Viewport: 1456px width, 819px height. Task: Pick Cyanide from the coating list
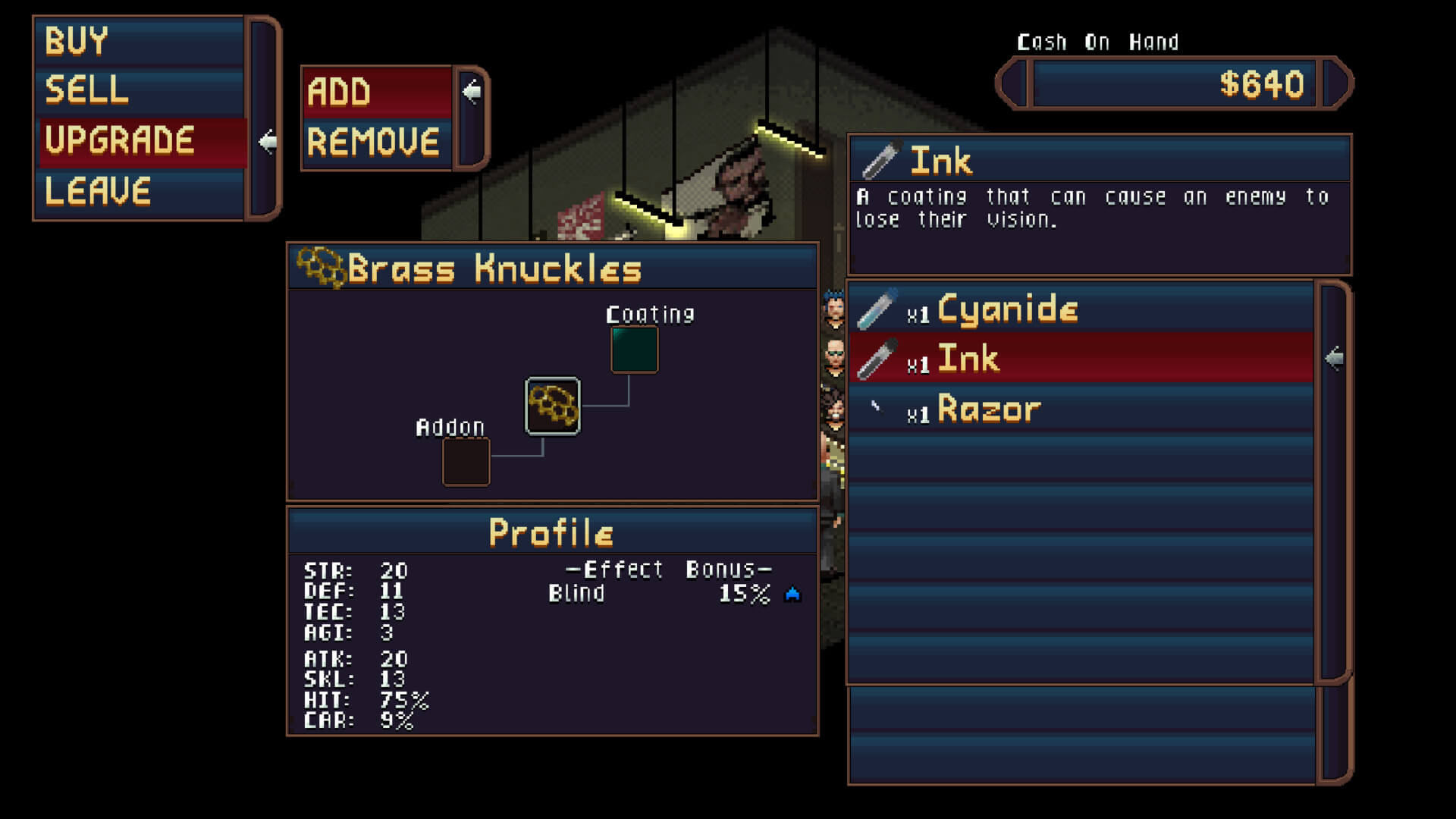1080,309
